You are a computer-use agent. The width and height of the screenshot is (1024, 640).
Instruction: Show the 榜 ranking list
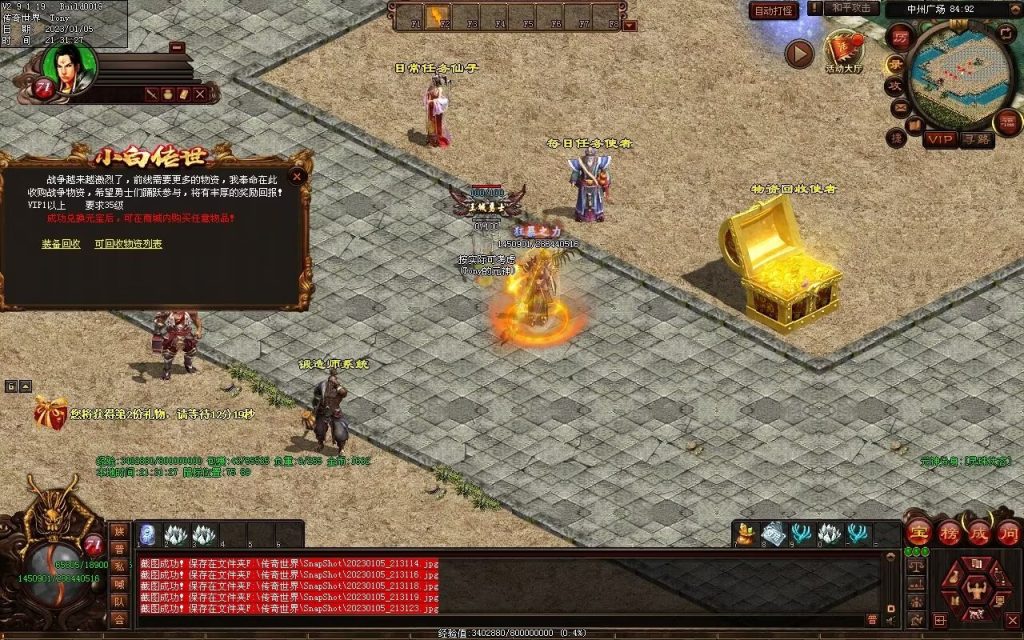(948, 532)
